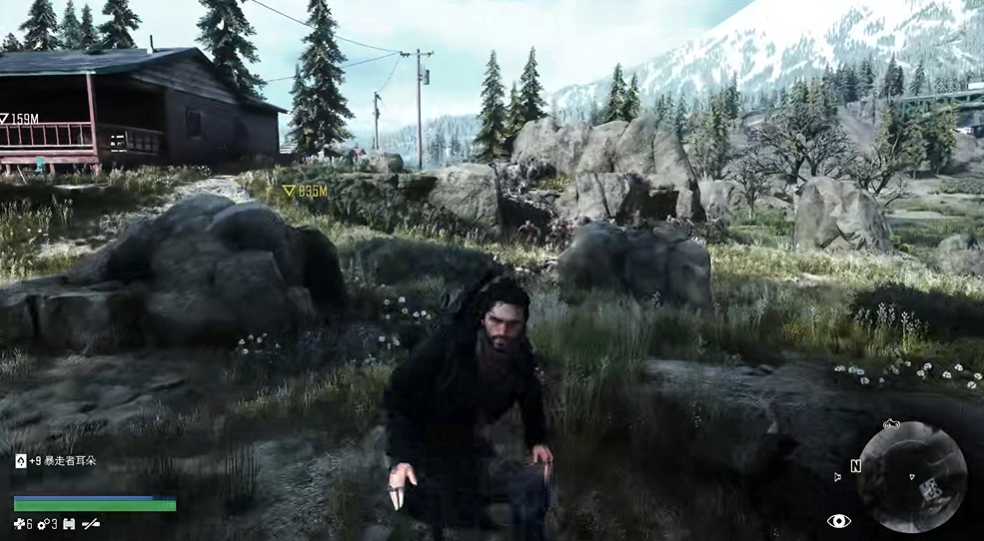This screenshot has height=541, width=984.
Task: Select the eye visibility icon
Action: point(839,520)
